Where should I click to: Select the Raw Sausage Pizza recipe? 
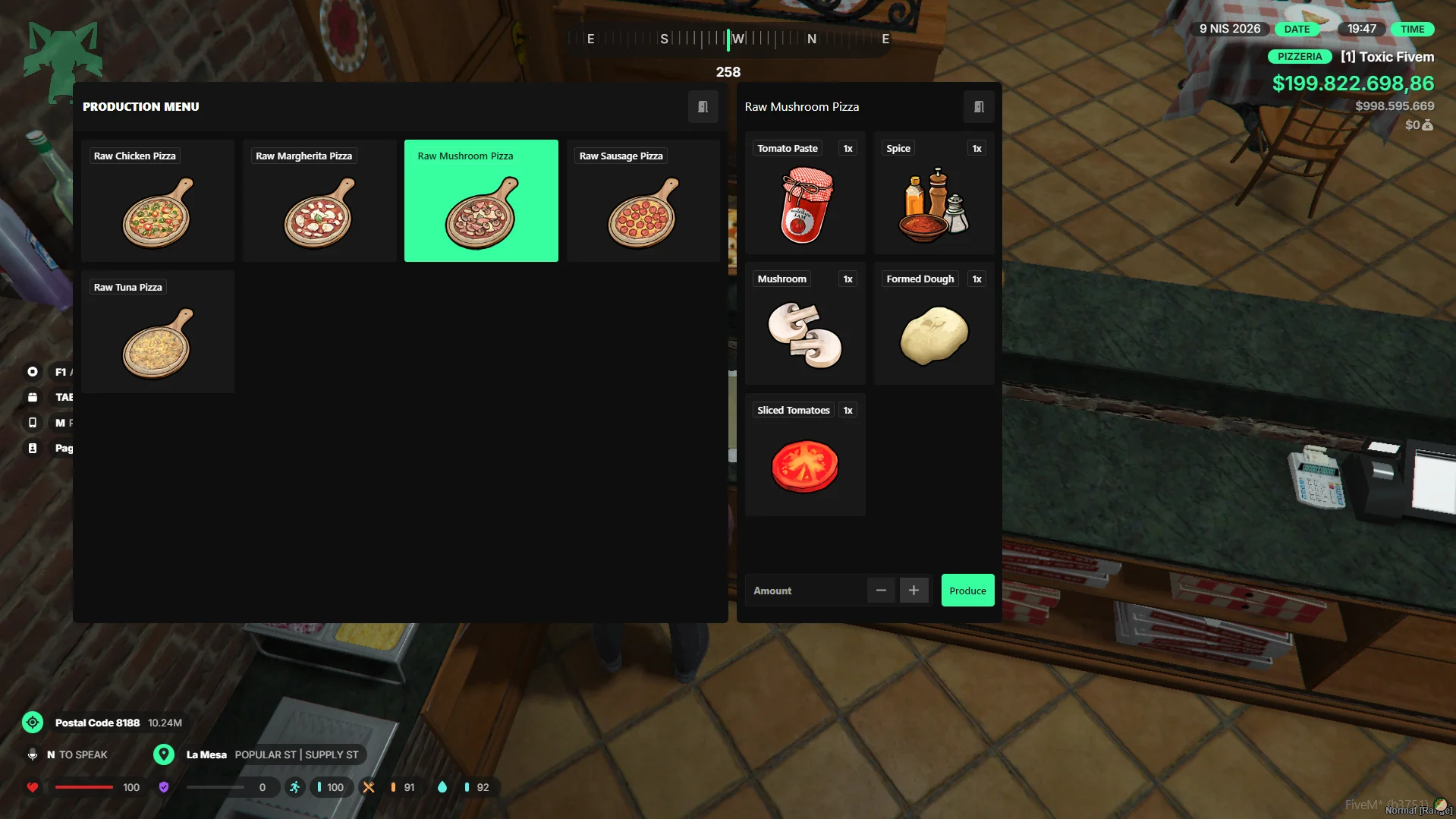(643, 201)
